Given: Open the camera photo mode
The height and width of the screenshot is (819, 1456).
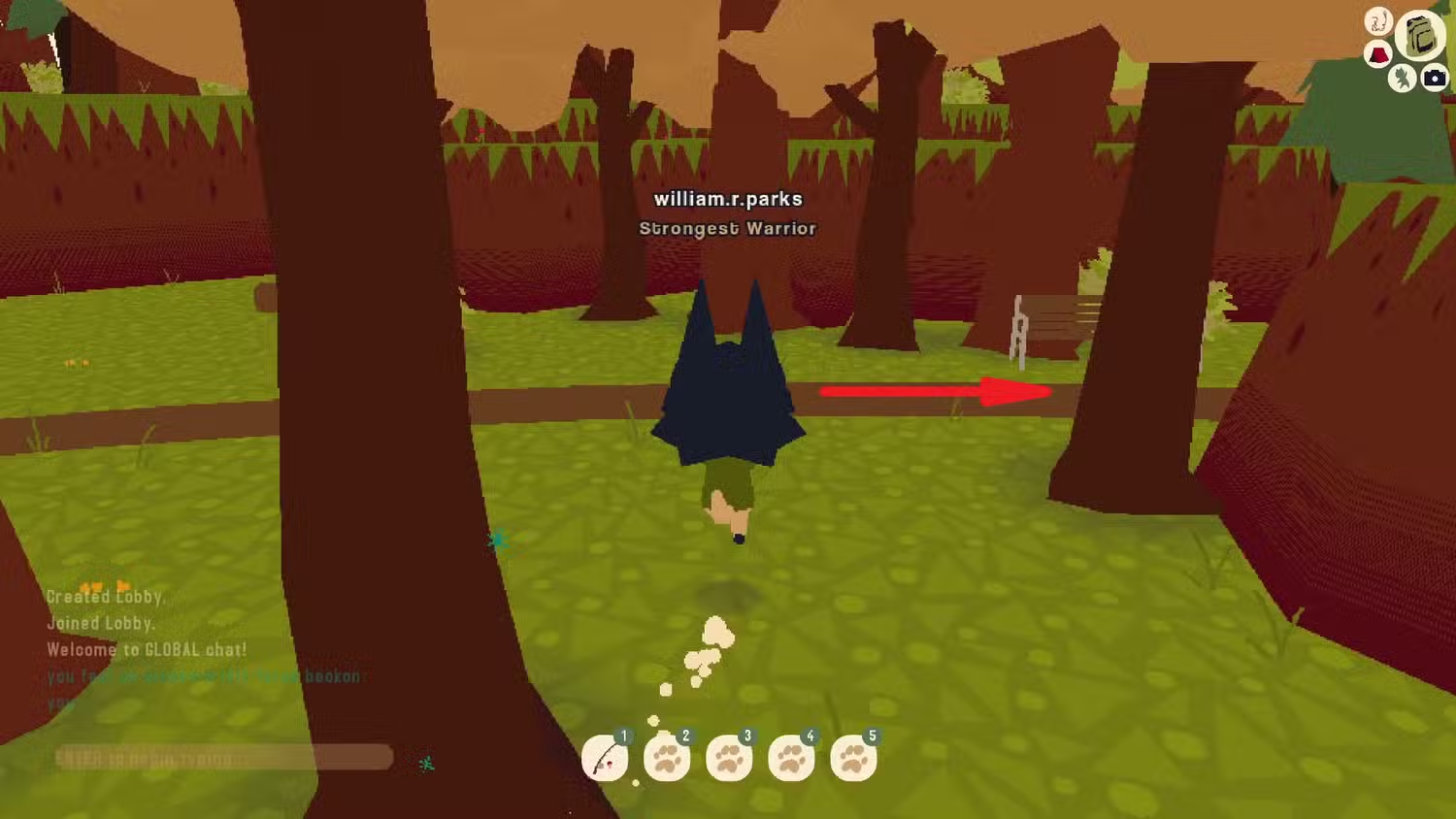Looking at the screenshot, I should [x=1435, y=78].
